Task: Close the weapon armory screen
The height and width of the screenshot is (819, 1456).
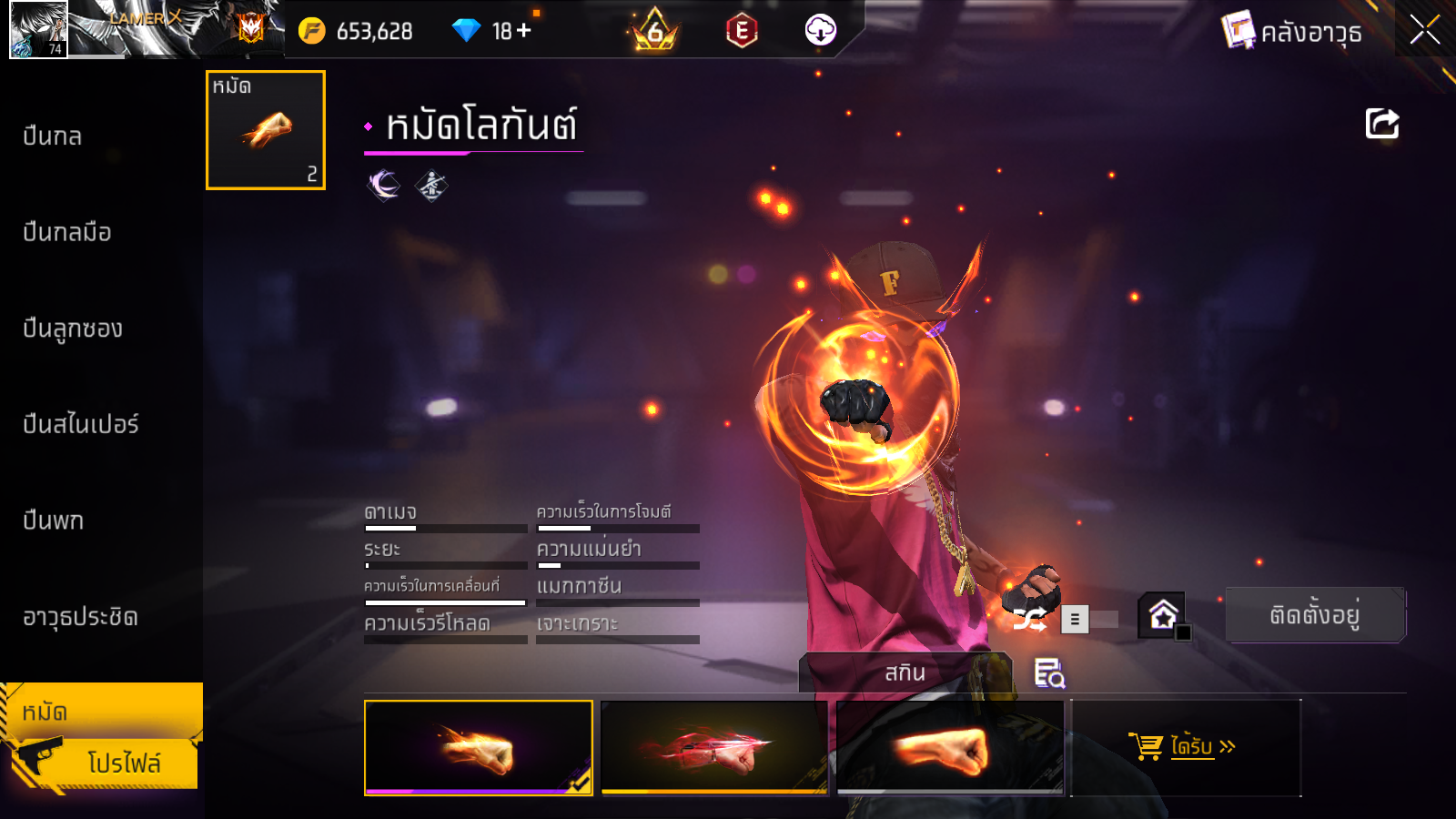Action: tap(1424, 30)
